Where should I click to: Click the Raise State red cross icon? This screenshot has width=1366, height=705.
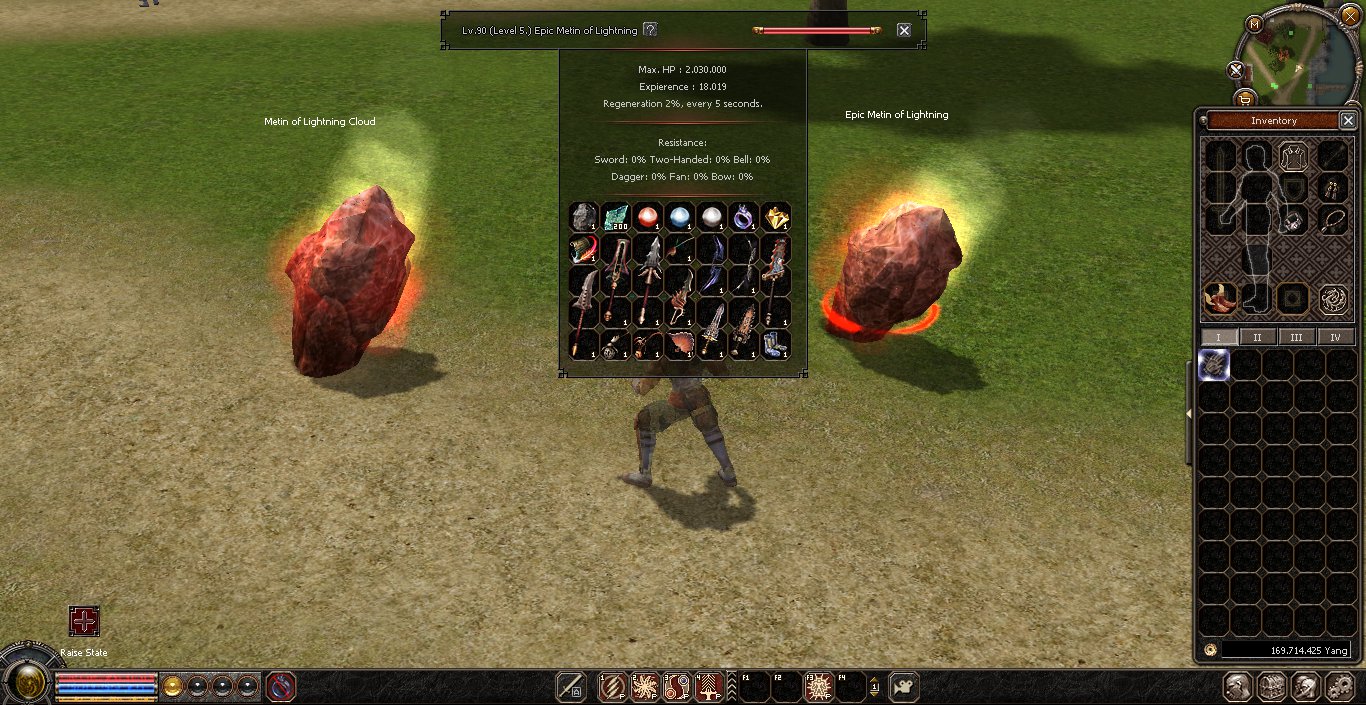pyautogui.click(x=84, y=621)
